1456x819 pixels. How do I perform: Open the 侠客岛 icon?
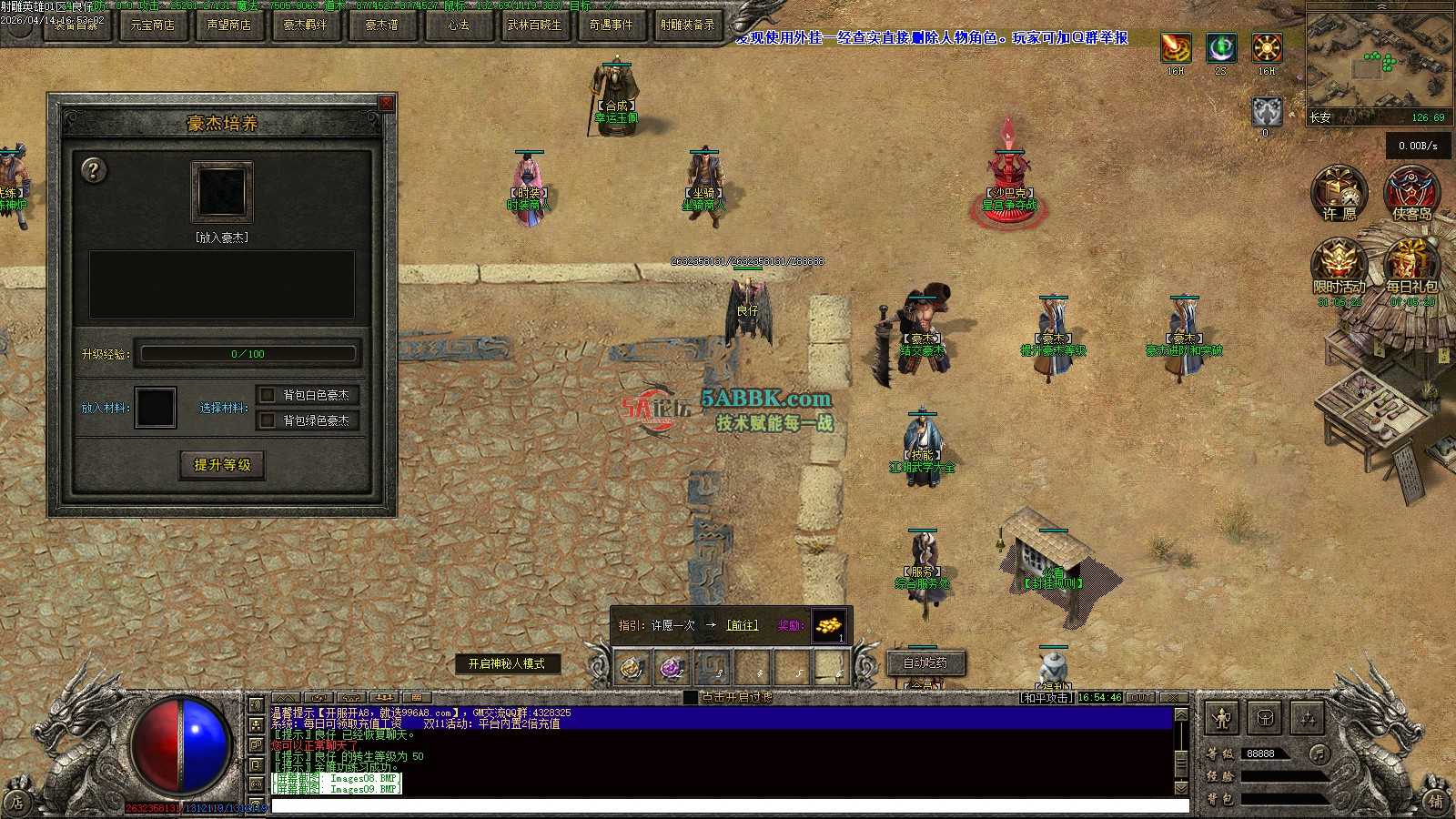click(x=1411, y=192)
